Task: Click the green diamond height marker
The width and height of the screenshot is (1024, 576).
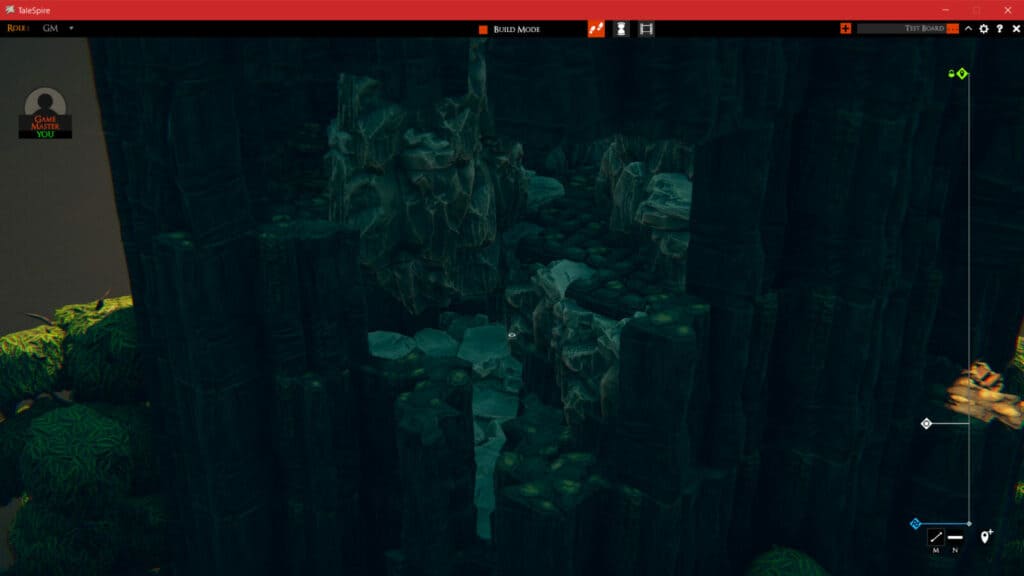Action: [962, 74]
